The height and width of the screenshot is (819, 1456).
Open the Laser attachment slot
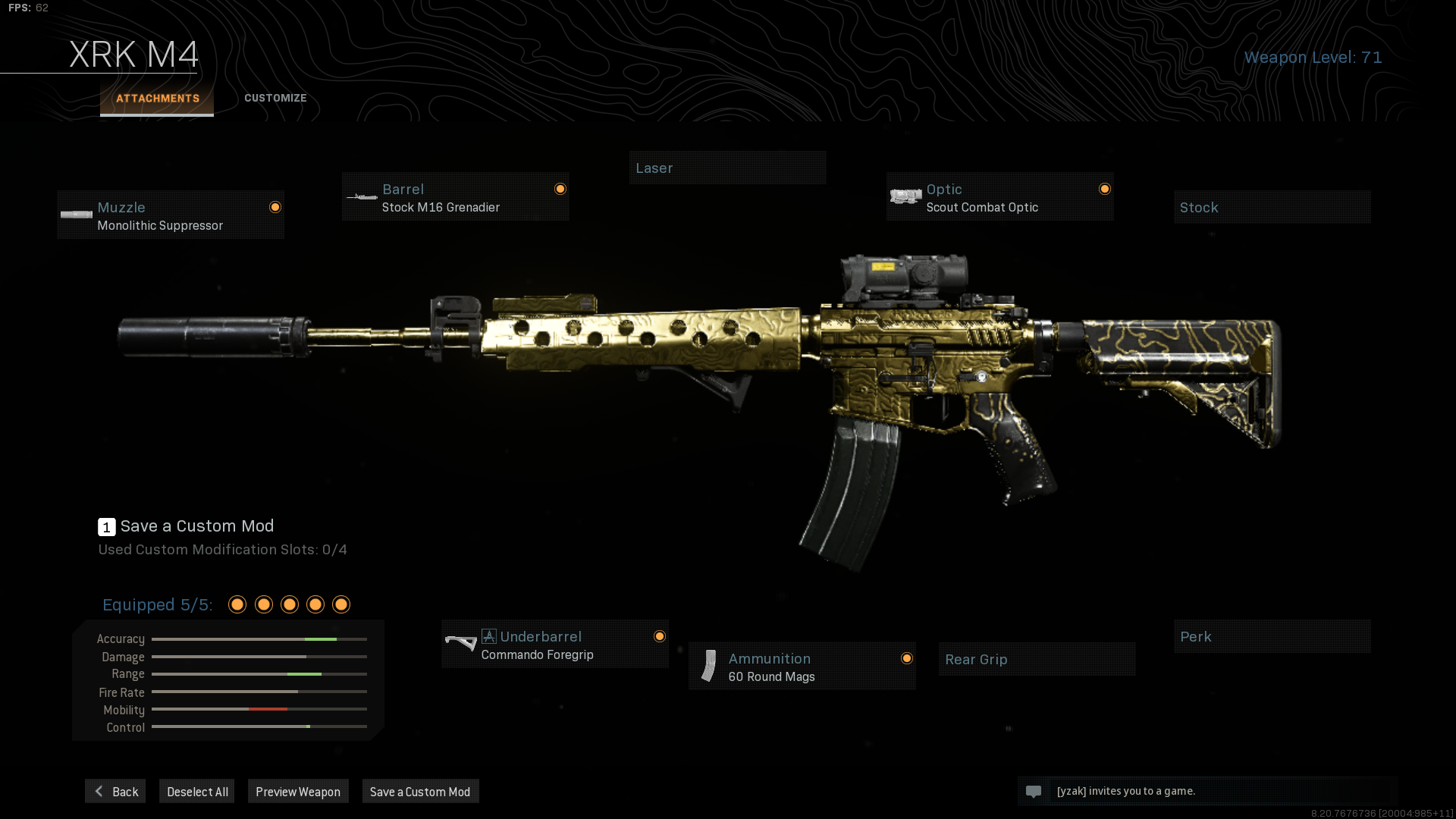727,168
